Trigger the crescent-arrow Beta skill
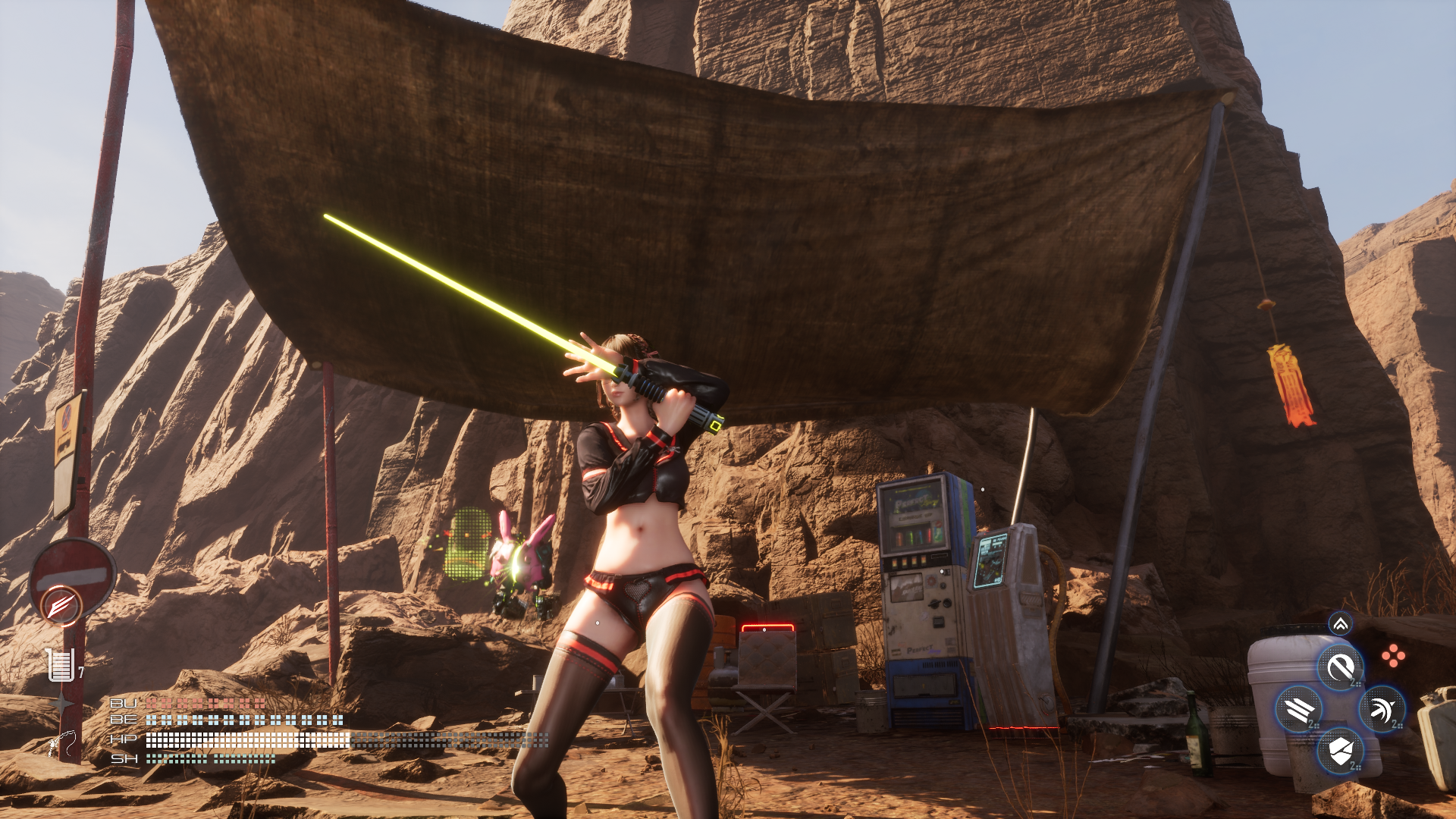Viewport: 1456px width, 819px height. coord(1382,710)
